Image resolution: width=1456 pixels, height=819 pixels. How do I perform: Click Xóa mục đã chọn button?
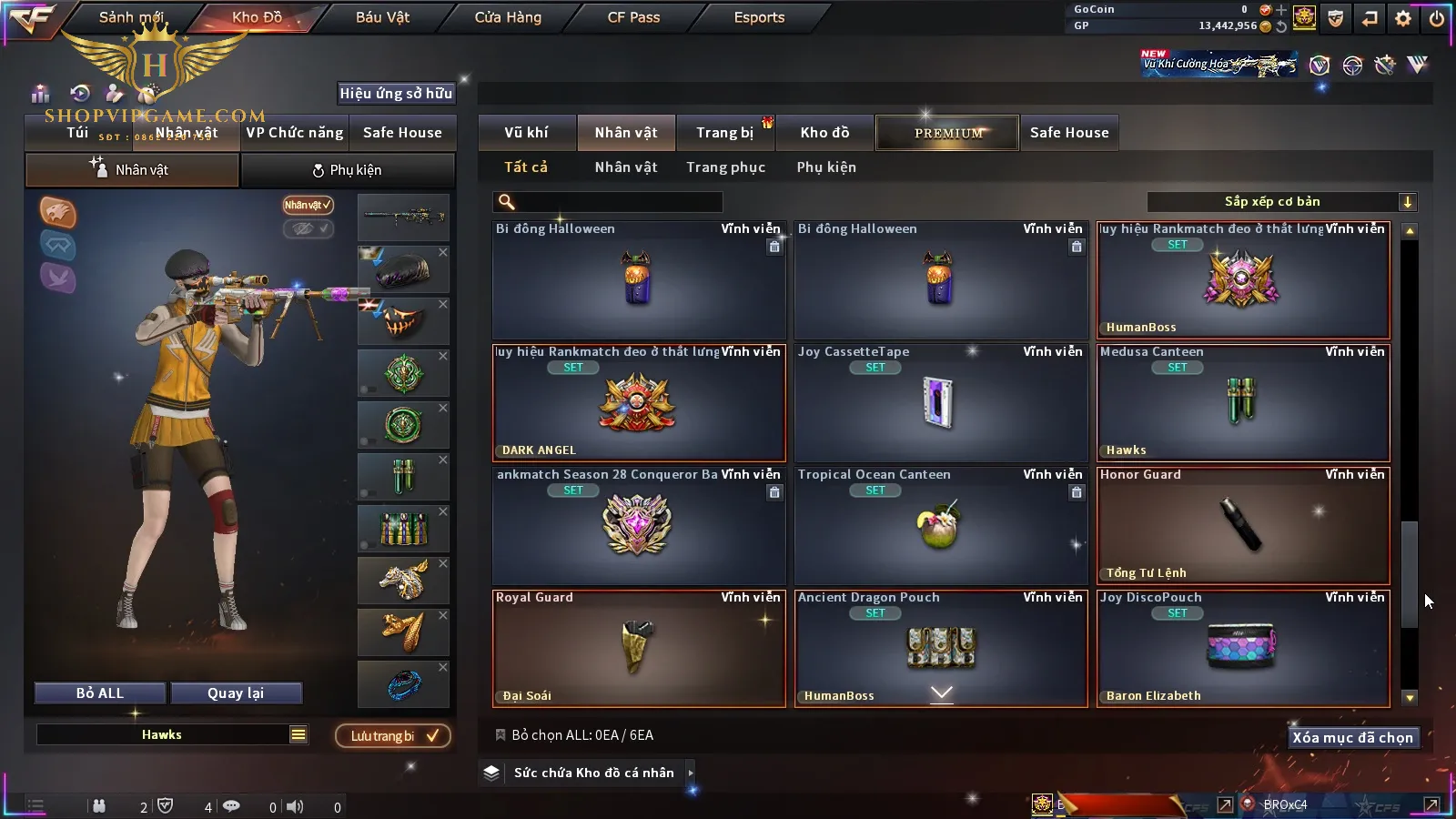[x=1352, y=738]
